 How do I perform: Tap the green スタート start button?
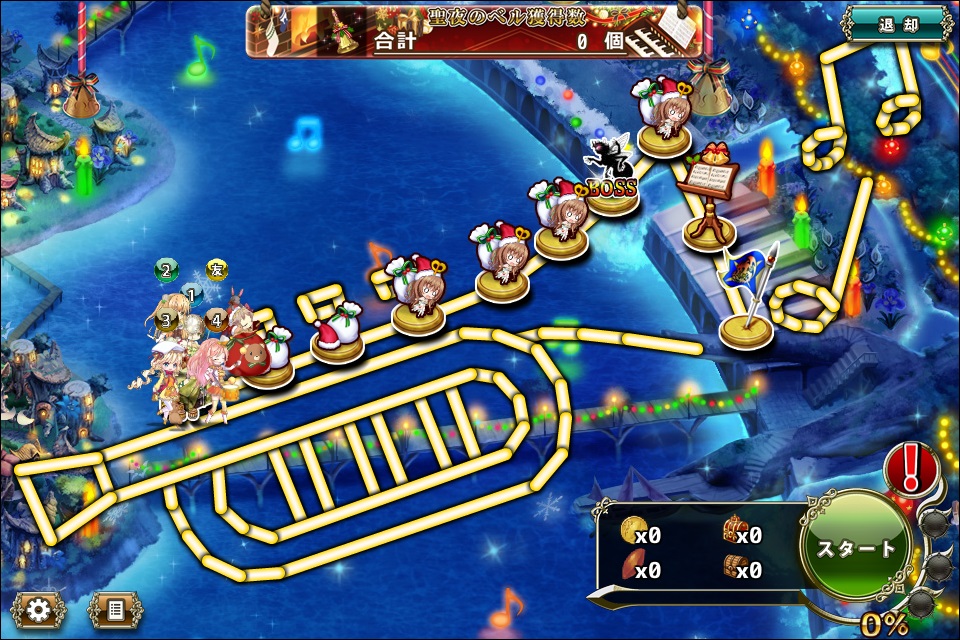(856, 549)
